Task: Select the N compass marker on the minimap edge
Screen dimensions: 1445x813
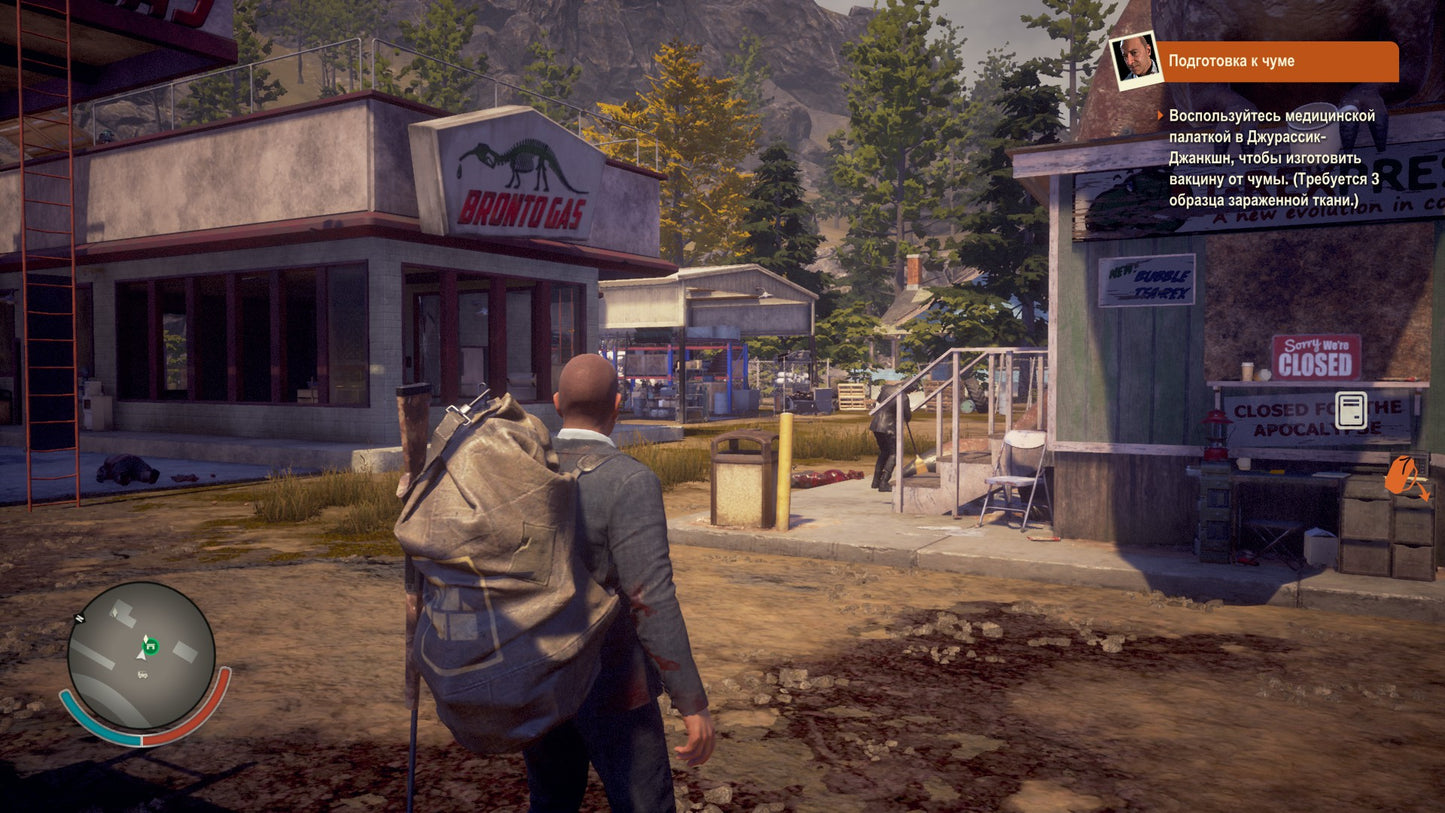Action: click(79, 618)
